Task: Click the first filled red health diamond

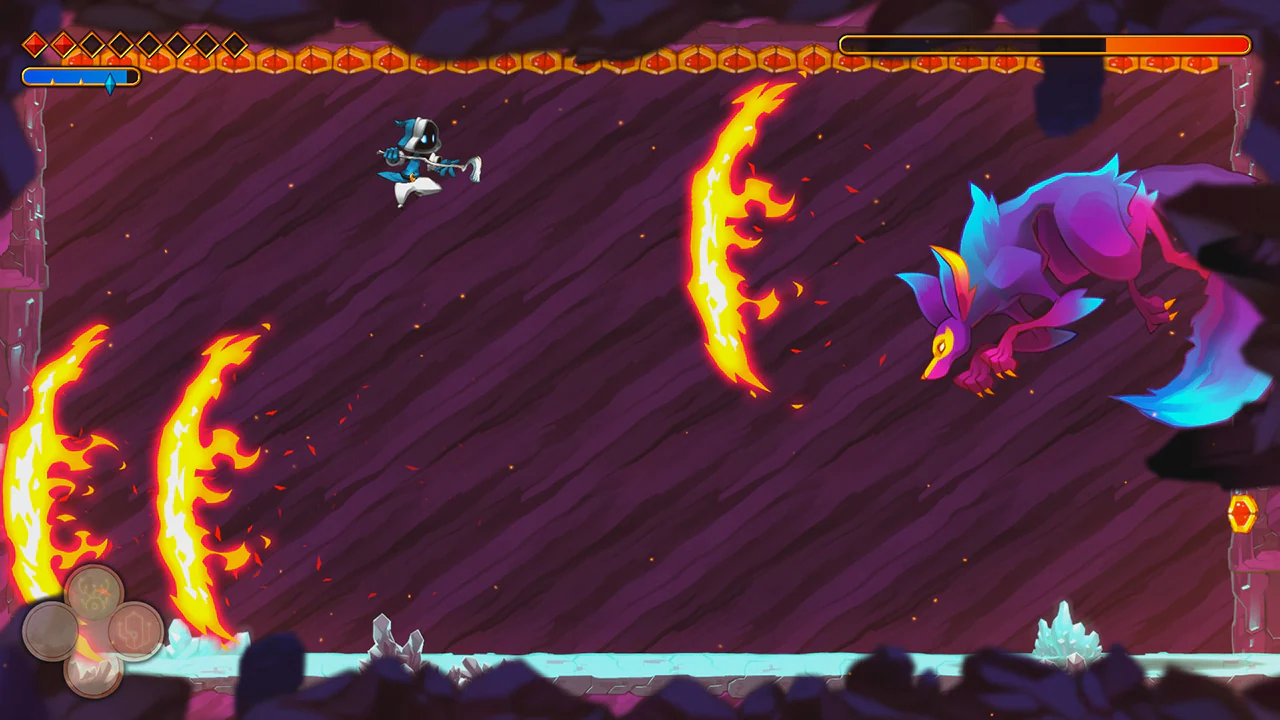Action: point(34,44)
